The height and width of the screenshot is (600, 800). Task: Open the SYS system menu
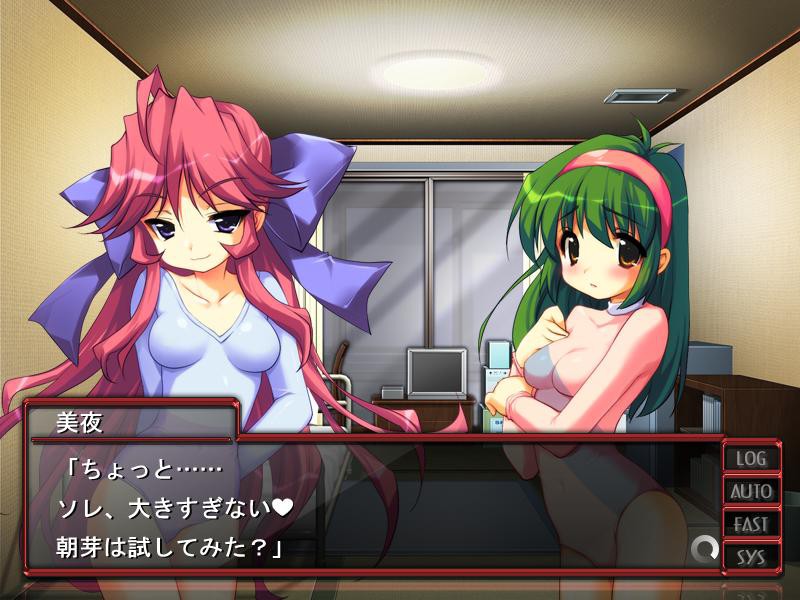tap(752, 556)
